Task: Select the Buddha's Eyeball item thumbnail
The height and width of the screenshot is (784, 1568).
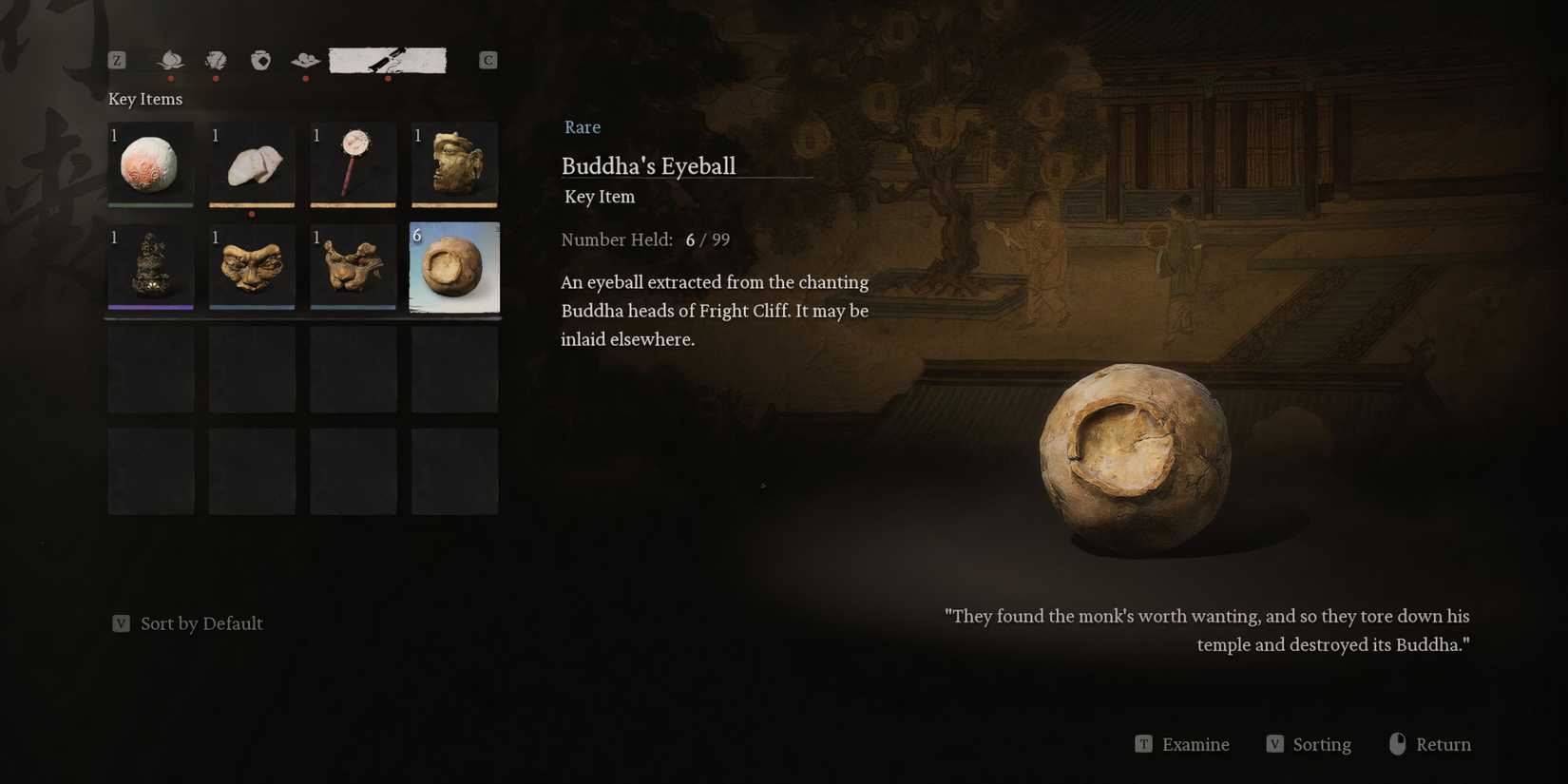Action: 454,267
